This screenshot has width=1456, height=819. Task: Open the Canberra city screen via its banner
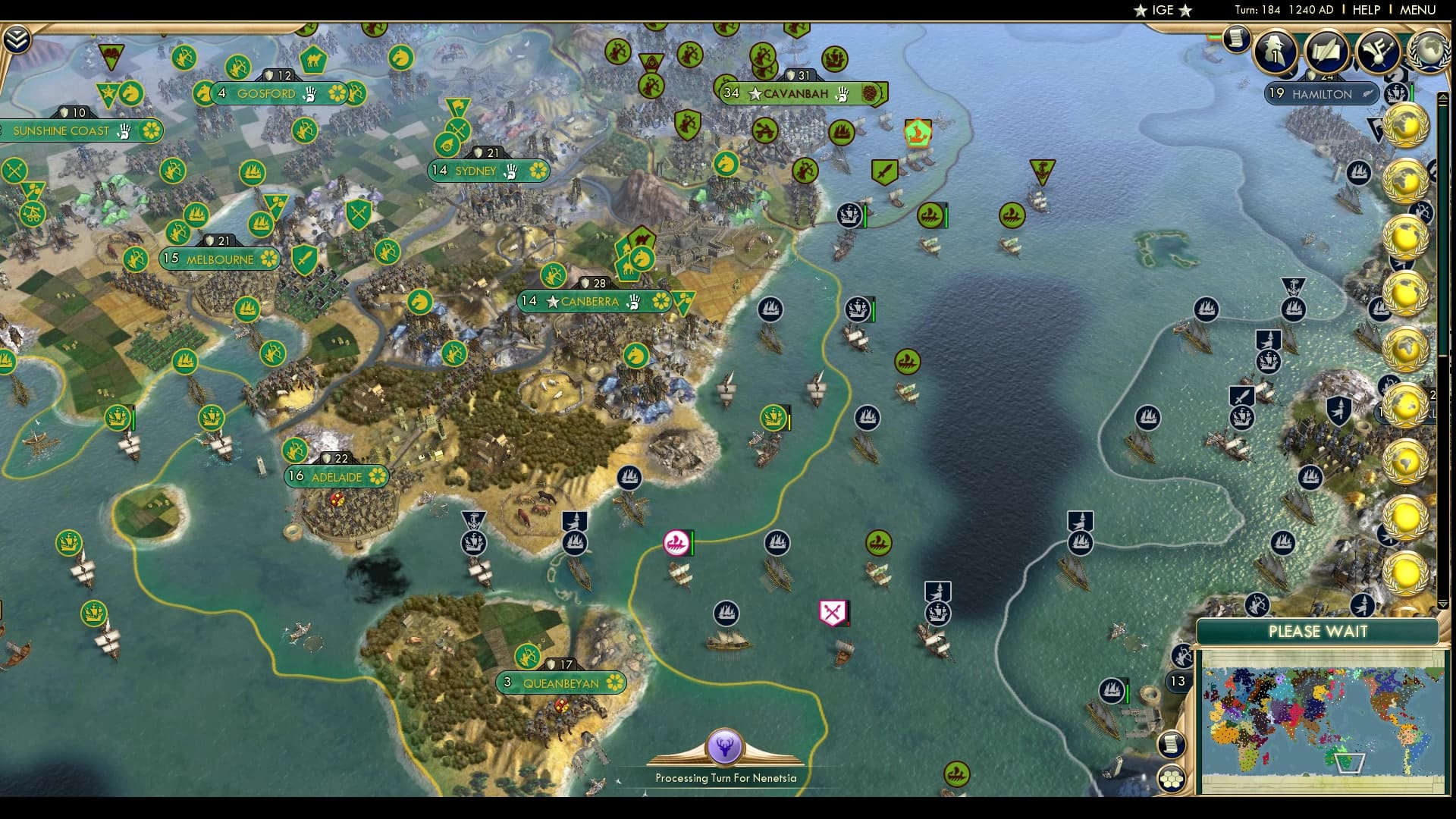(x=596, y=301)
